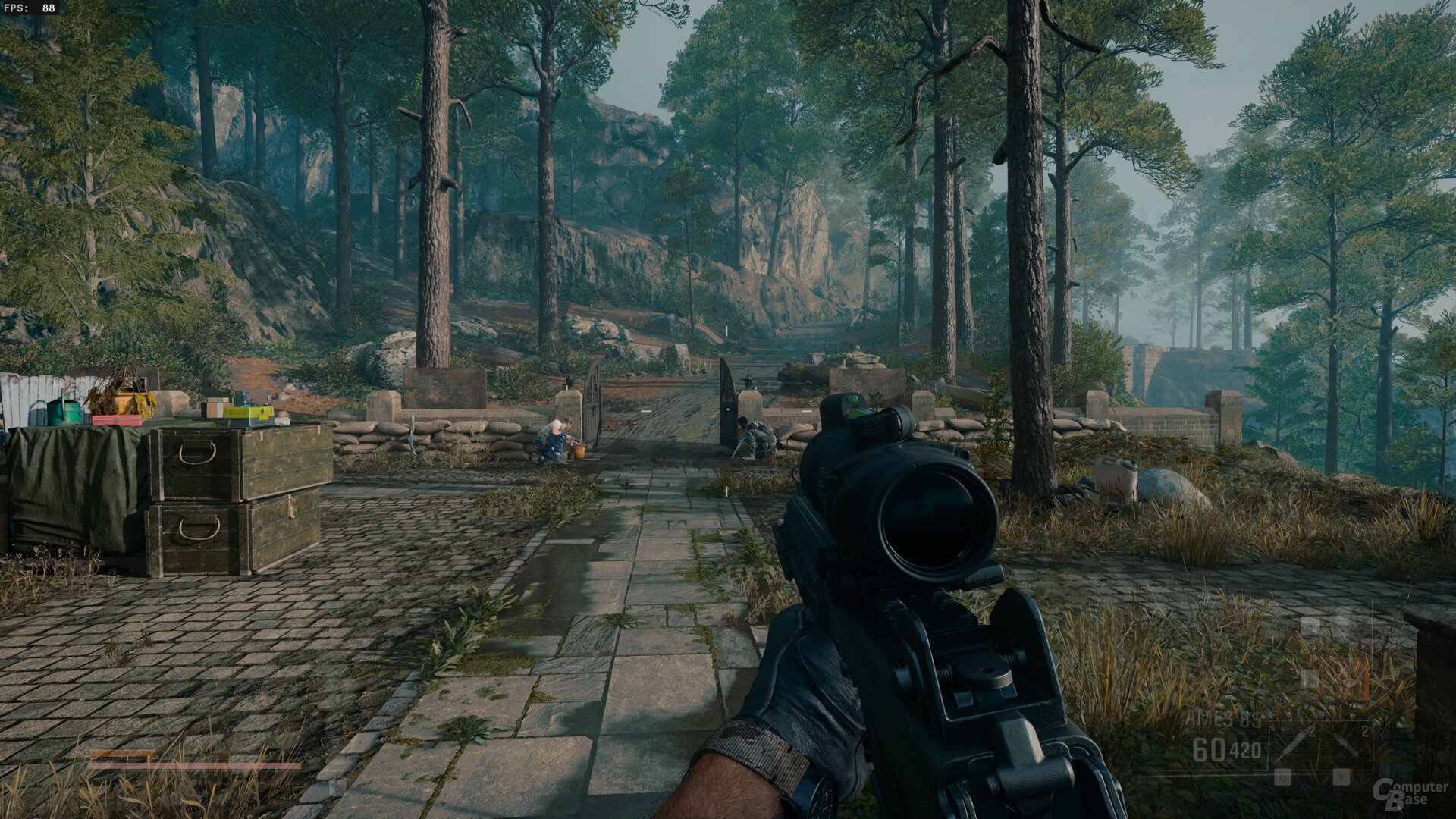Select the smoke grenade icon next to it
1456x819 pixels.
pos(1346,743)
